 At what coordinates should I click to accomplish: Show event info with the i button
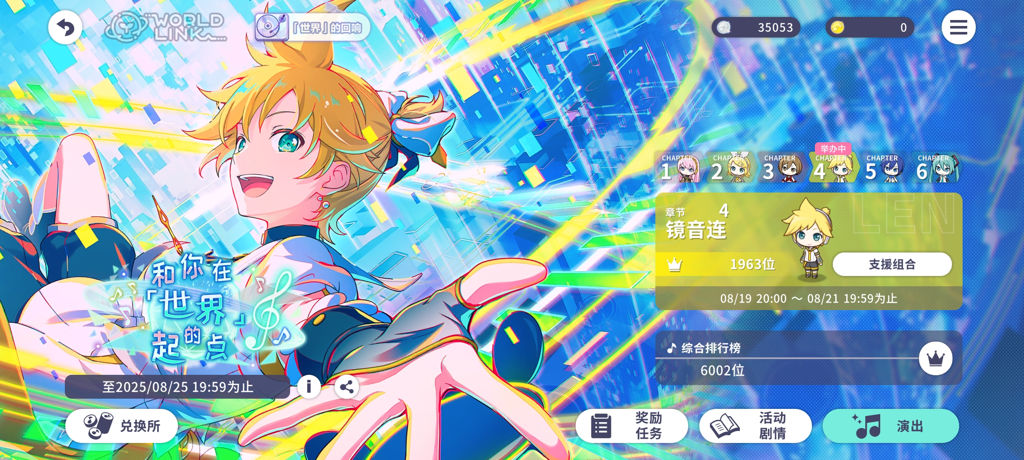pyautogui.click(x=309, y=386)
